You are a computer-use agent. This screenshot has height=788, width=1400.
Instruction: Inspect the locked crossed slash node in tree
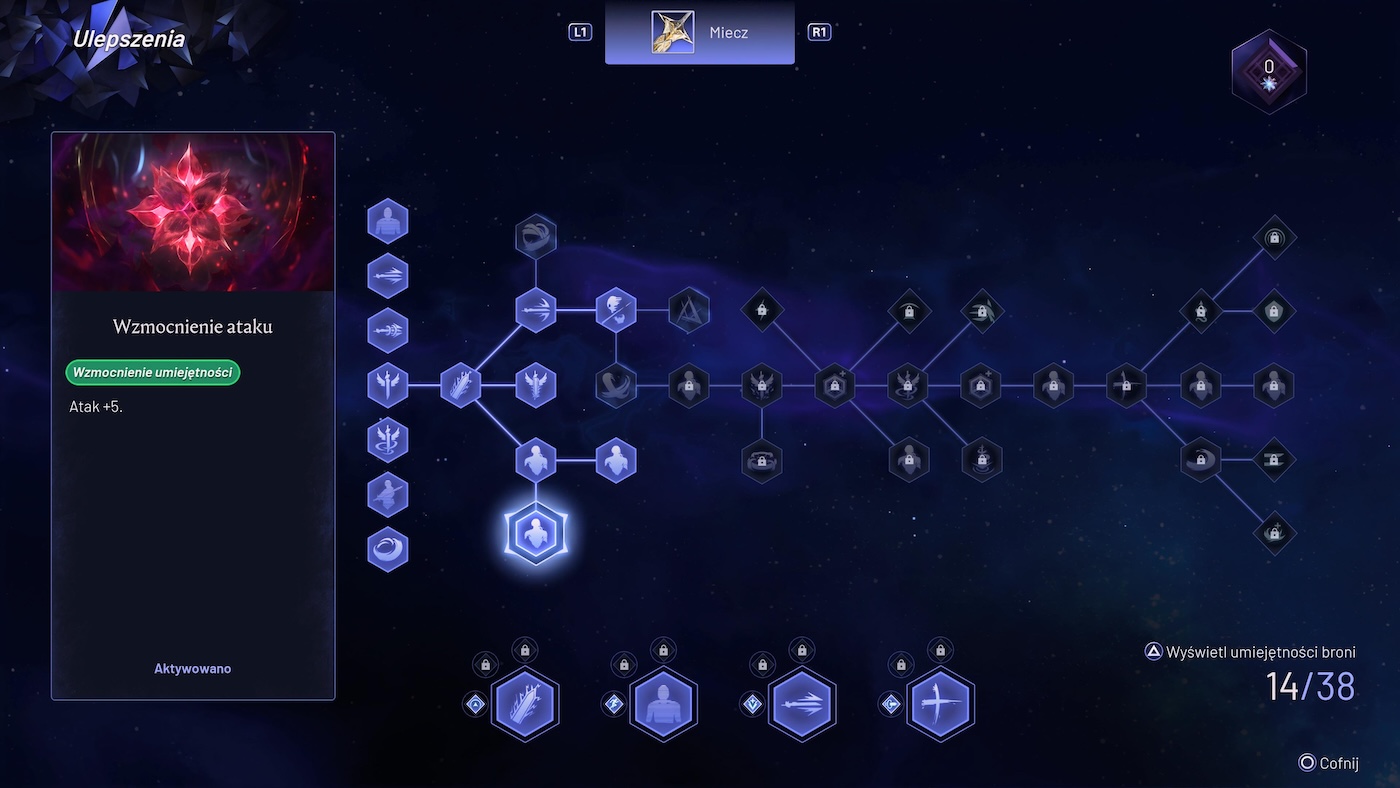click(x=1126, y=384)
